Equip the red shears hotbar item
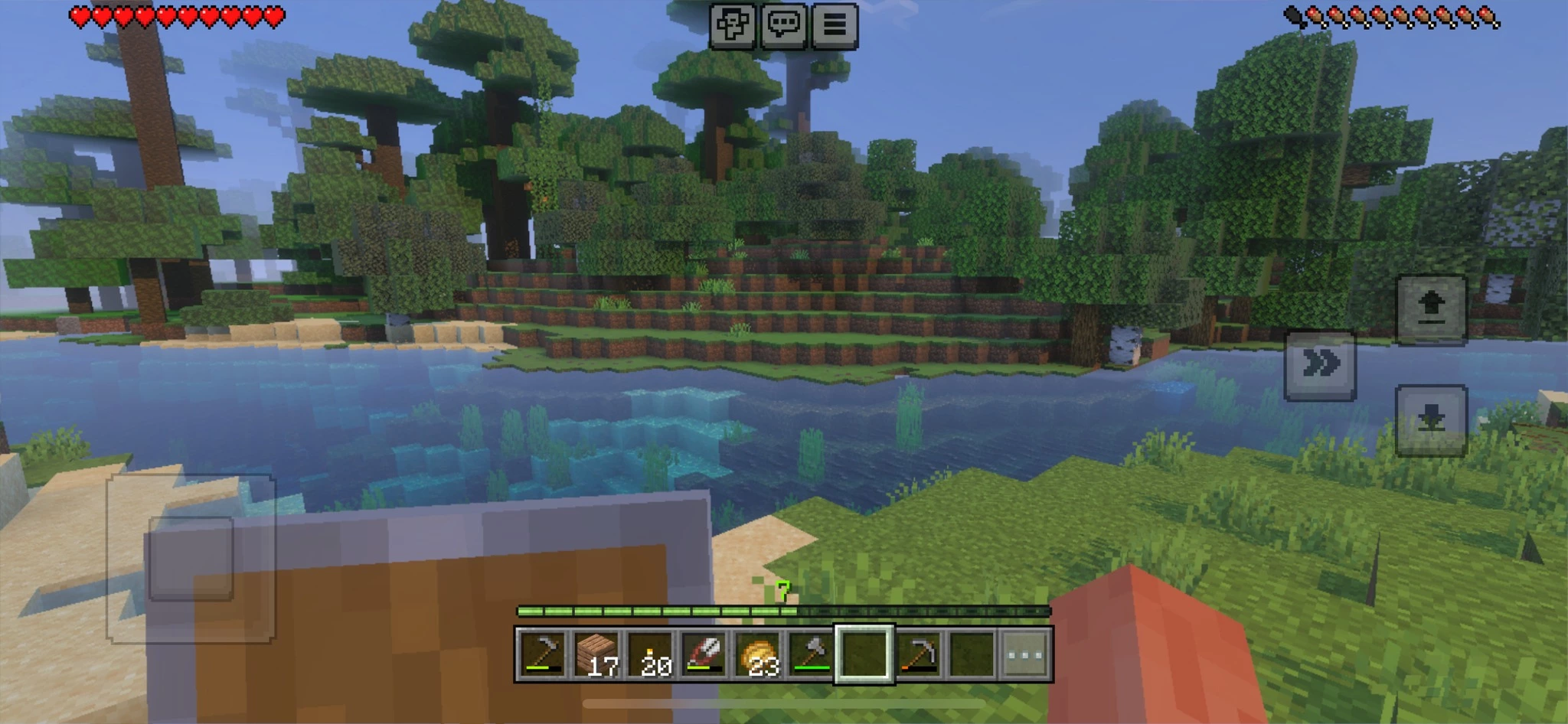Screen dimensions: 1568x724 704,654
